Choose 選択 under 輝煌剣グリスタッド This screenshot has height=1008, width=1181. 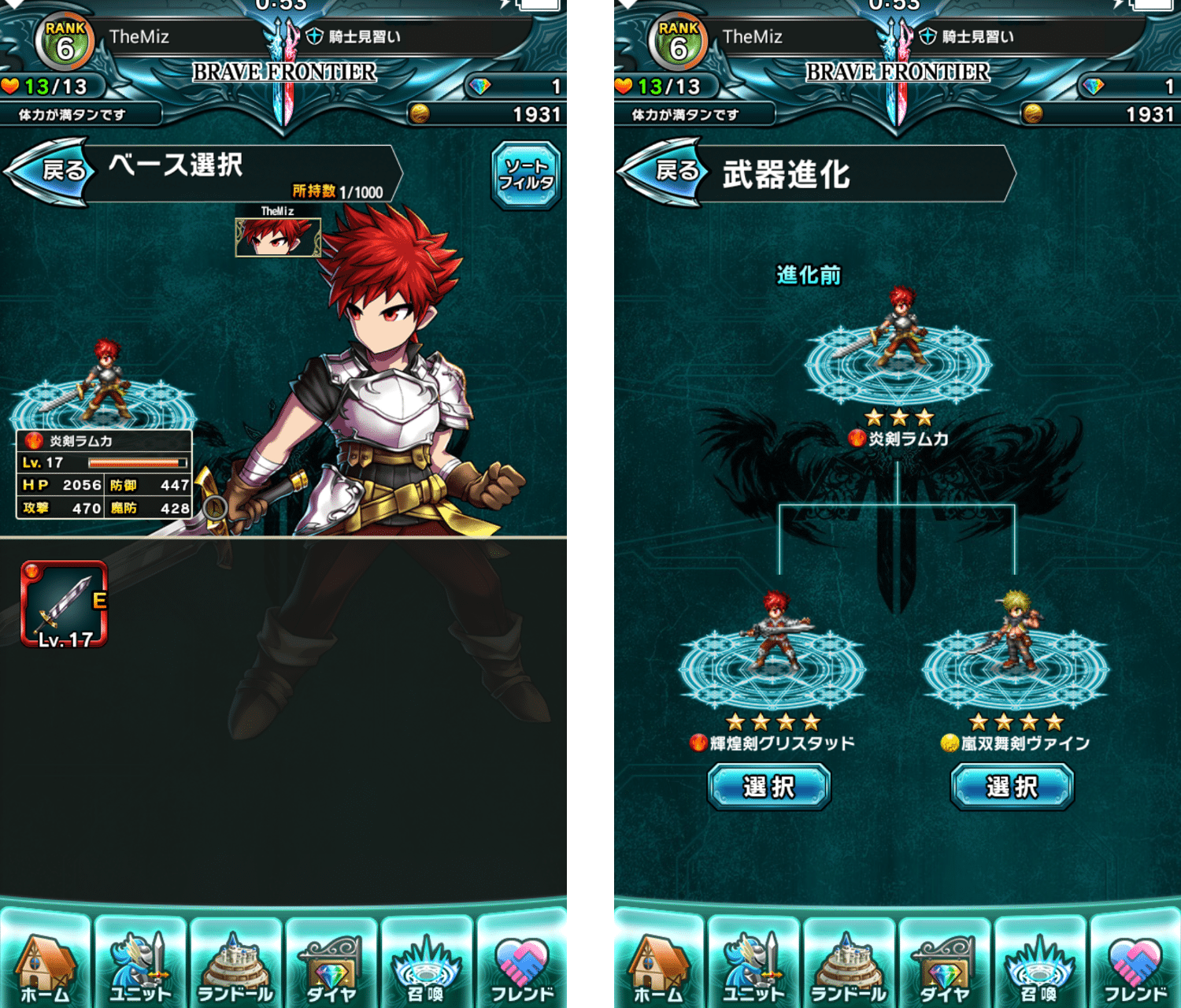coord(769,787)
